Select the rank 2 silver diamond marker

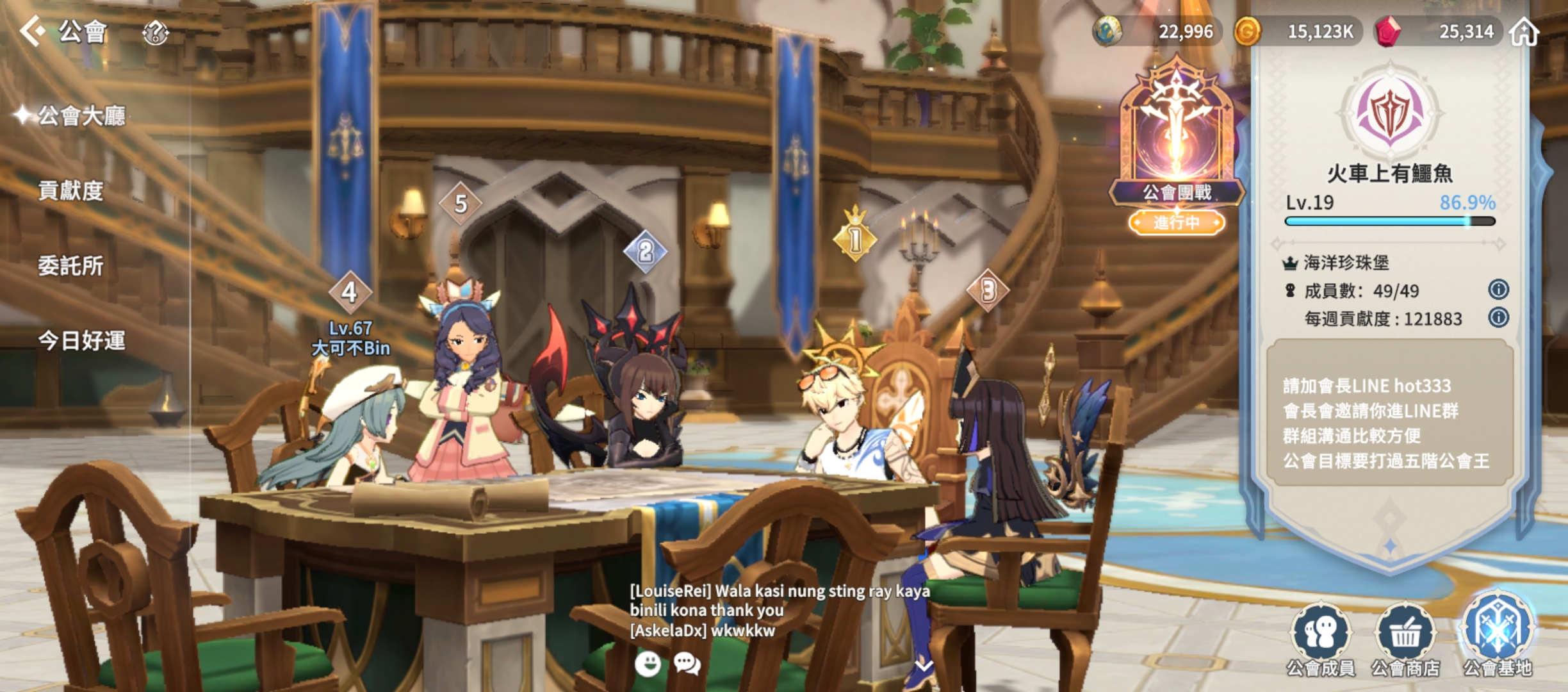pos(645,252)
